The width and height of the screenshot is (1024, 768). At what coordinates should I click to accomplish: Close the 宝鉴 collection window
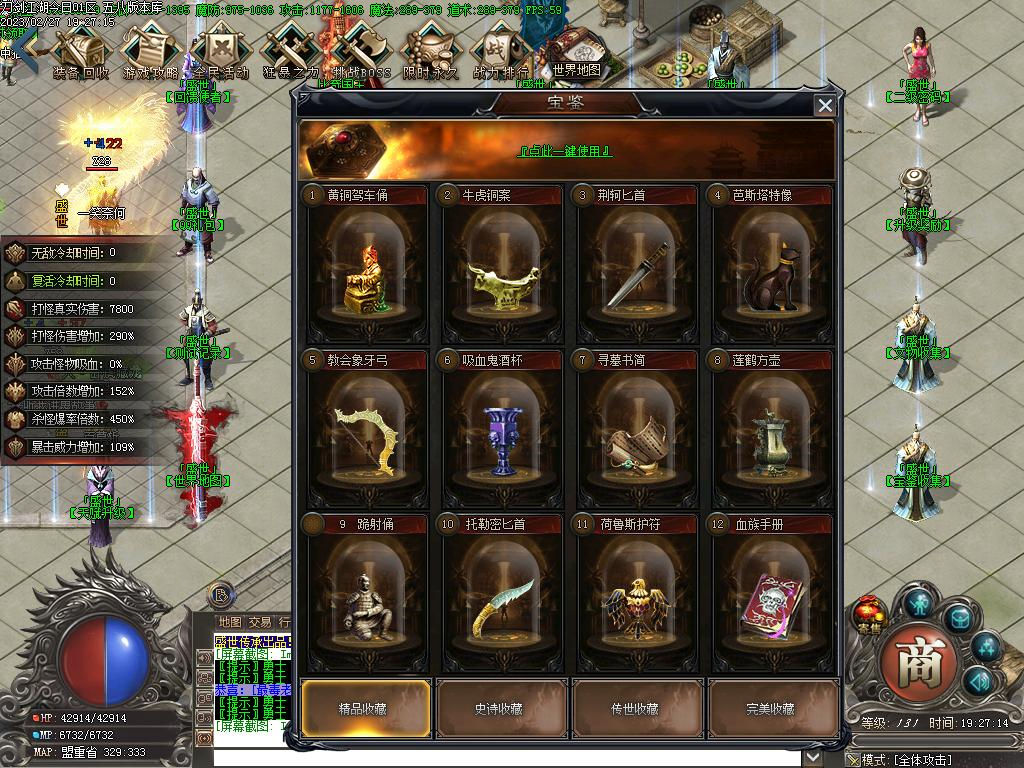click(825, 105)
